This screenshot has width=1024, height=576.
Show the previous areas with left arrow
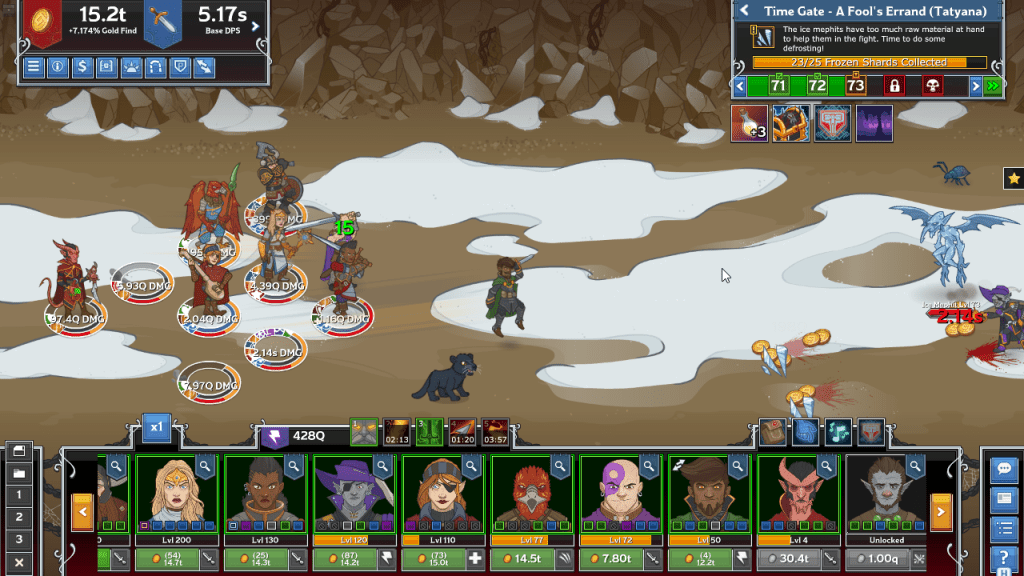click(x=740, y=86)
